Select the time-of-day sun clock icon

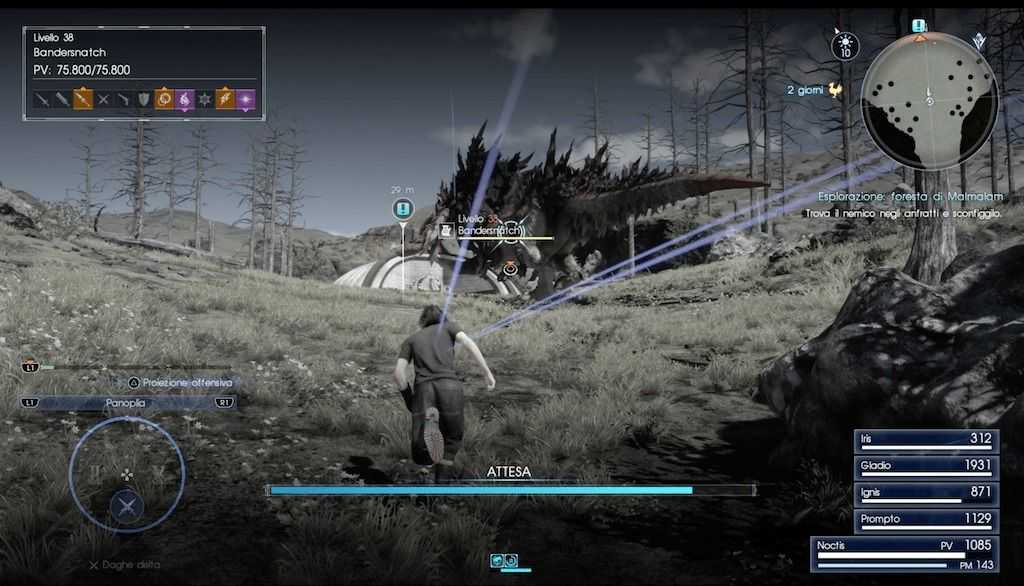(845, 45)
